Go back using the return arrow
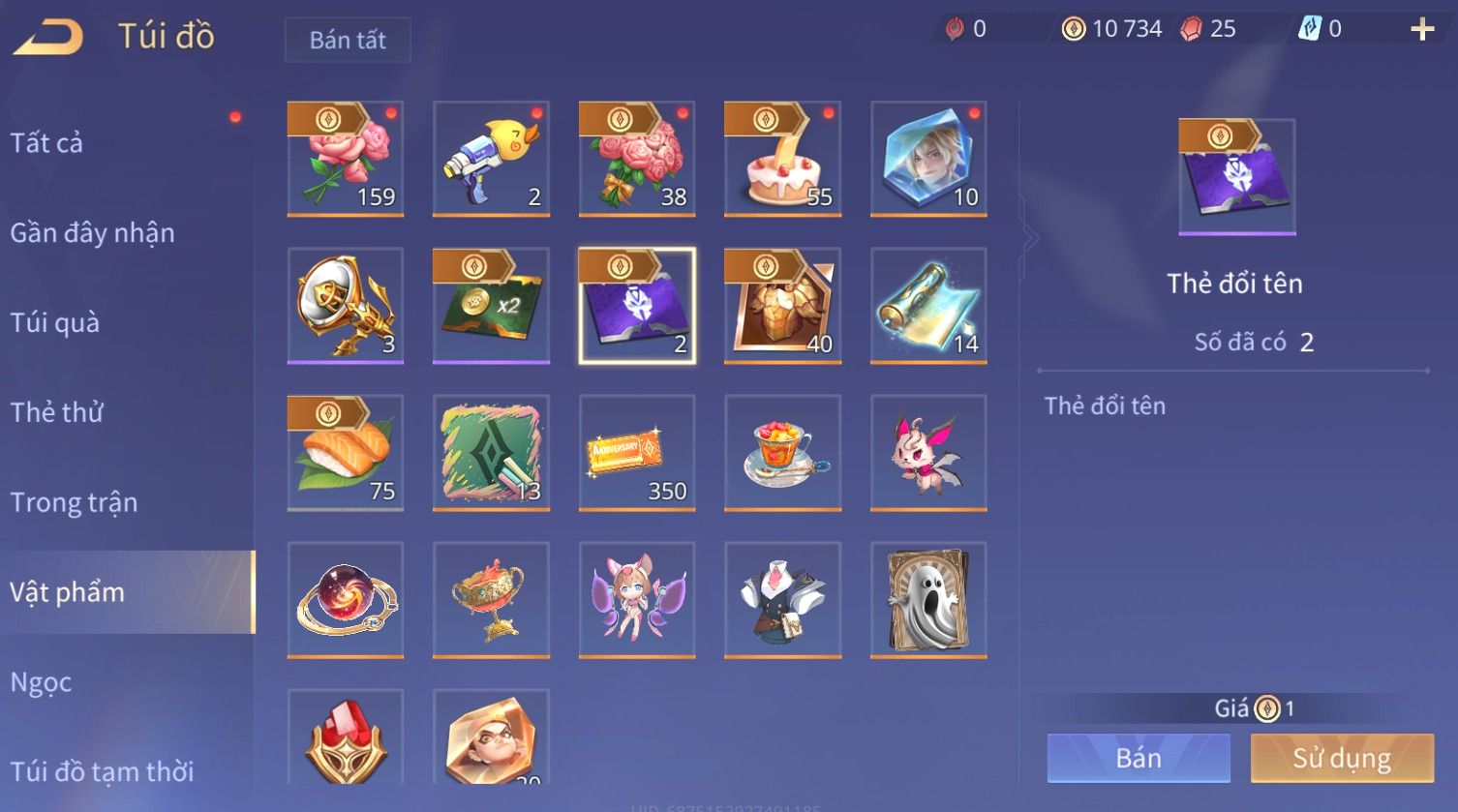Screen dimensions: 1458x812 [x=47, y=37]
